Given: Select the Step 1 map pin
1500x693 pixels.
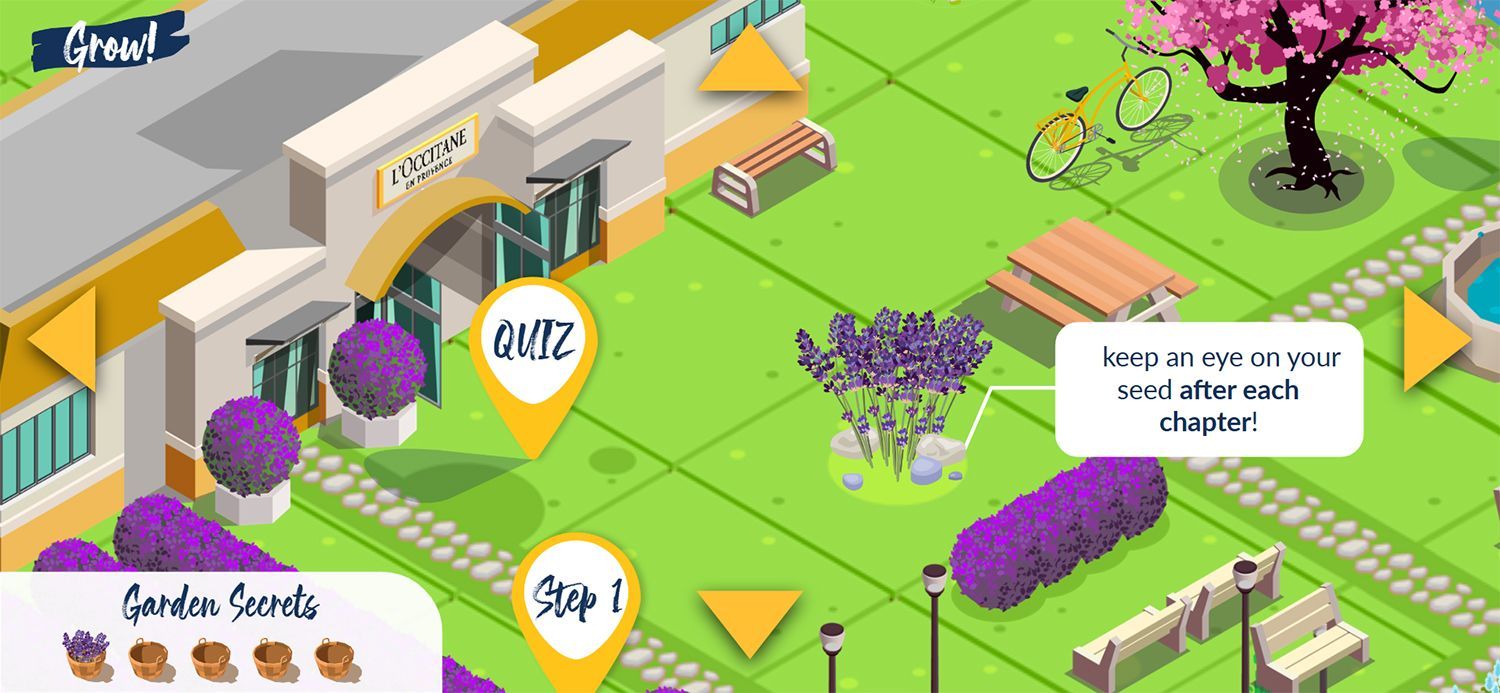Looking at the screenshot, I should pos(576,599).
